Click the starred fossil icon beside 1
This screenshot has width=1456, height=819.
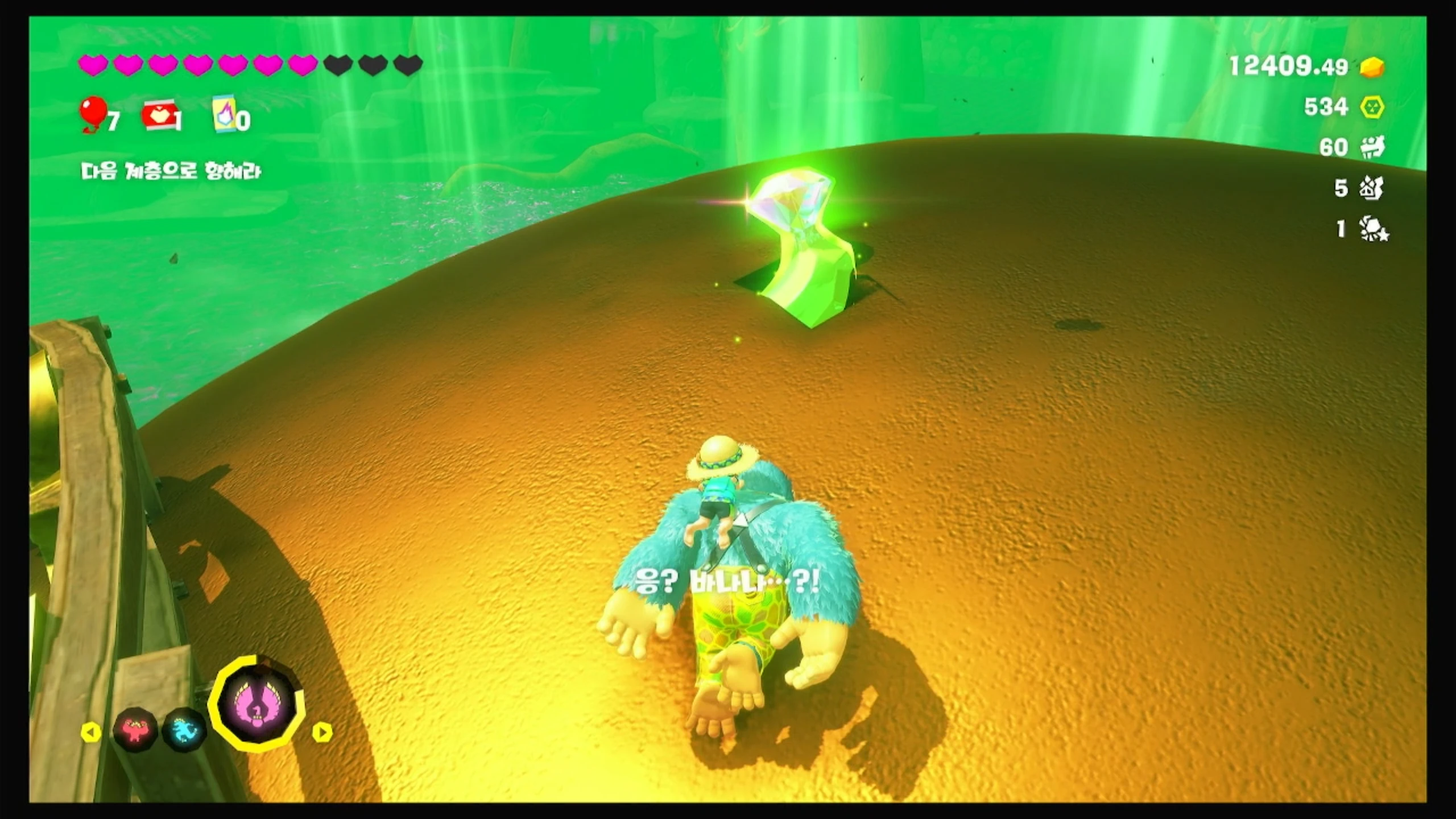click(x=1373, y=229)
